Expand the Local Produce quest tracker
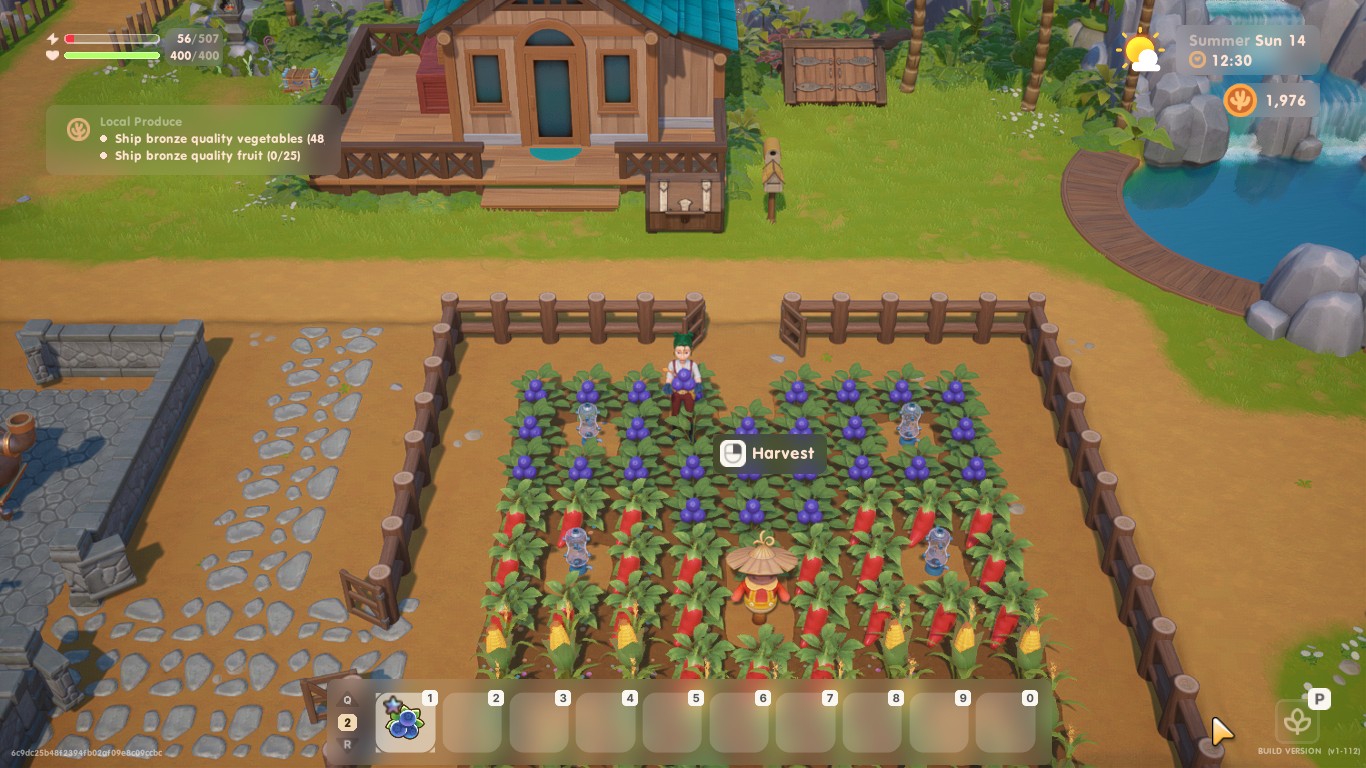This screenshot has width=1366, height=768. coord(140,121)
